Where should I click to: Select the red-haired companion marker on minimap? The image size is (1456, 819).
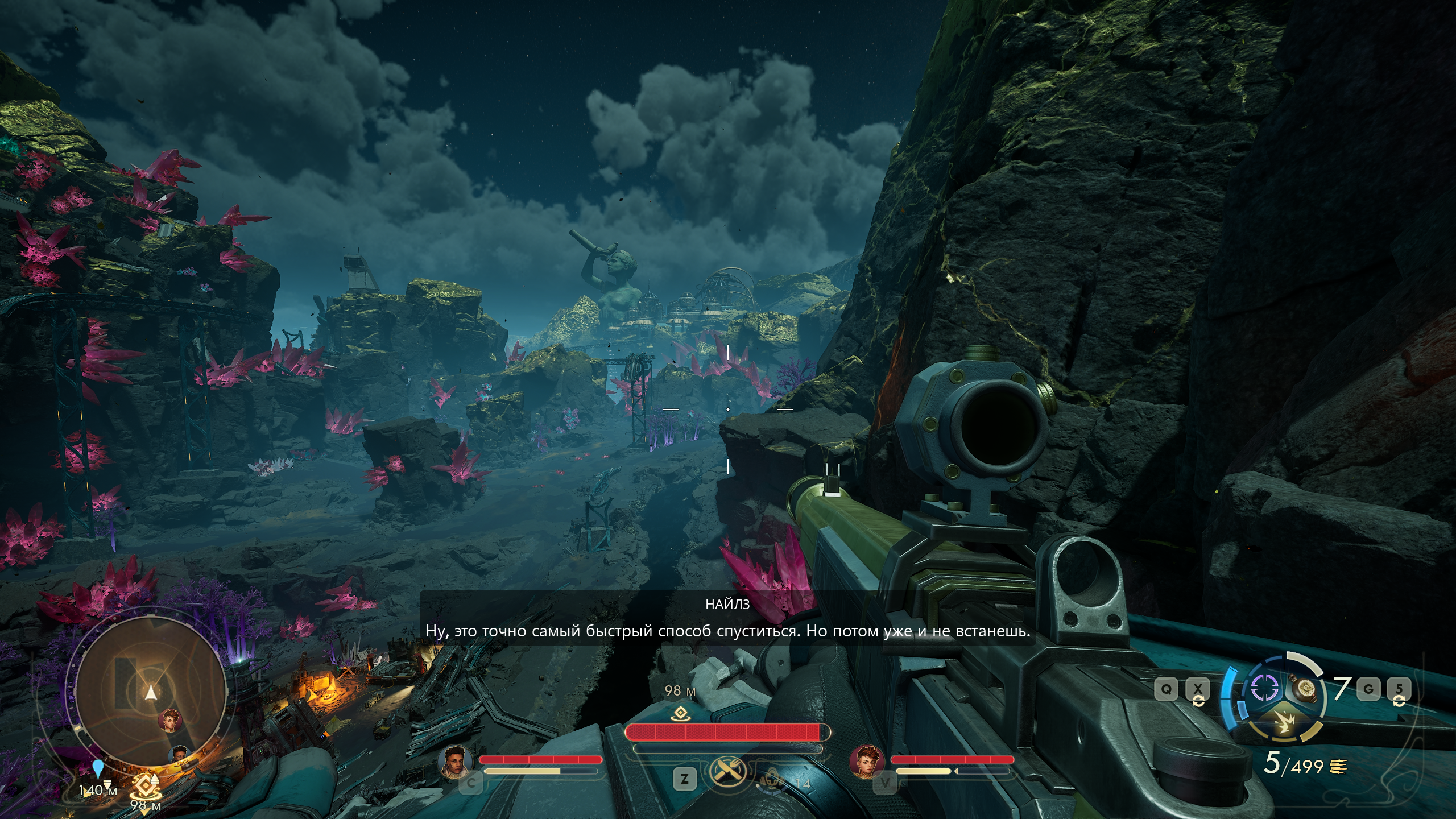tap(170, 720)
